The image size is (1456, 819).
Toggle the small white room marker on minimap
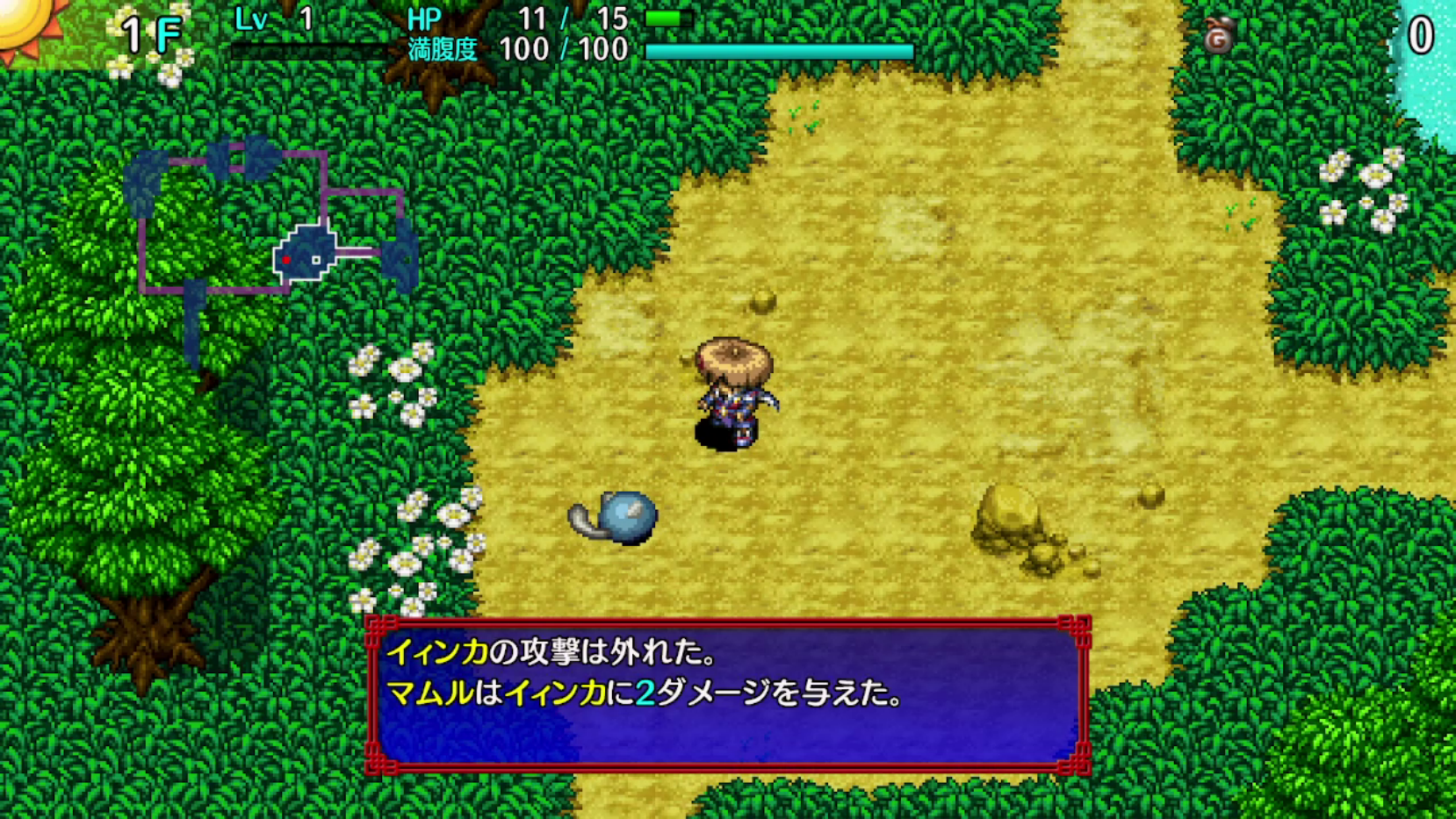click(x=314, y=259)
